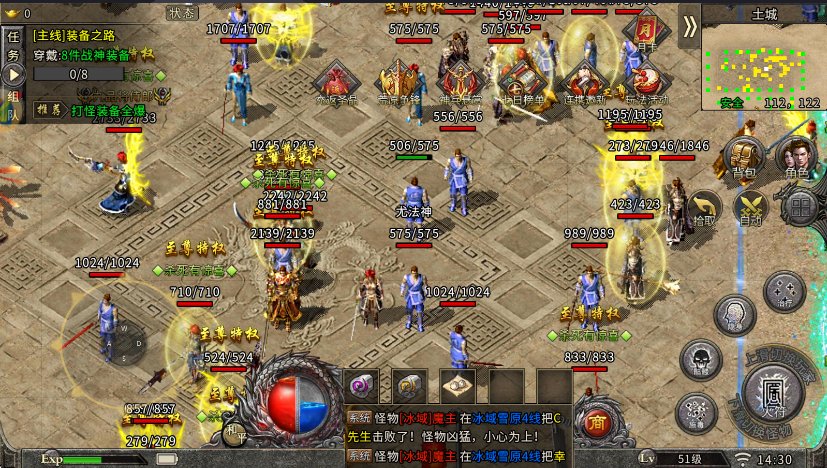Viewport: 827px width, 468px height.
Task: Open the 玩法活动 activities icon
Action: (x=643, y=84)
